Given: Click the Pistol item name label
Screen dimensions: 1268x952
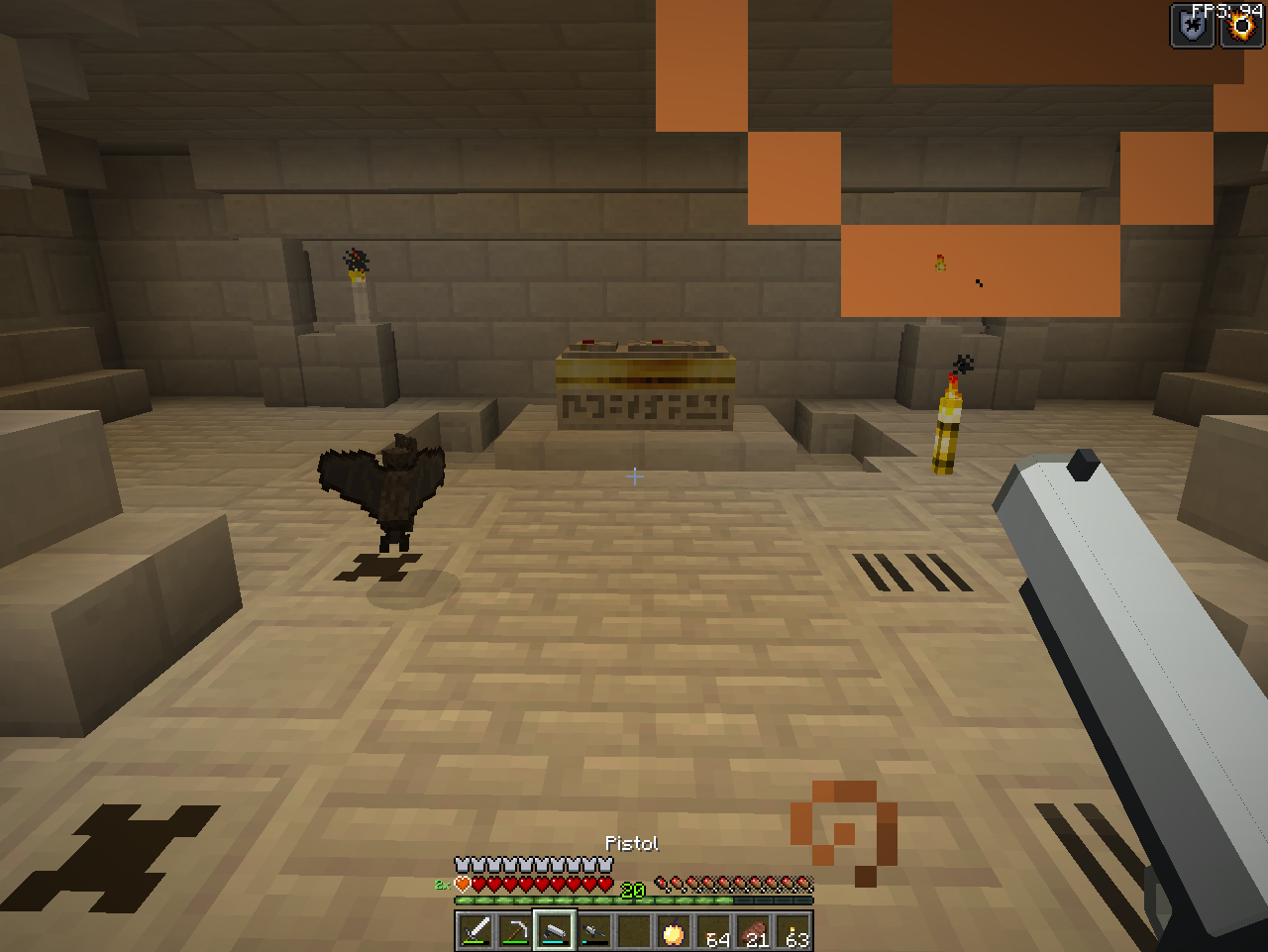Looking at the screenshot, I should point(634,843).
